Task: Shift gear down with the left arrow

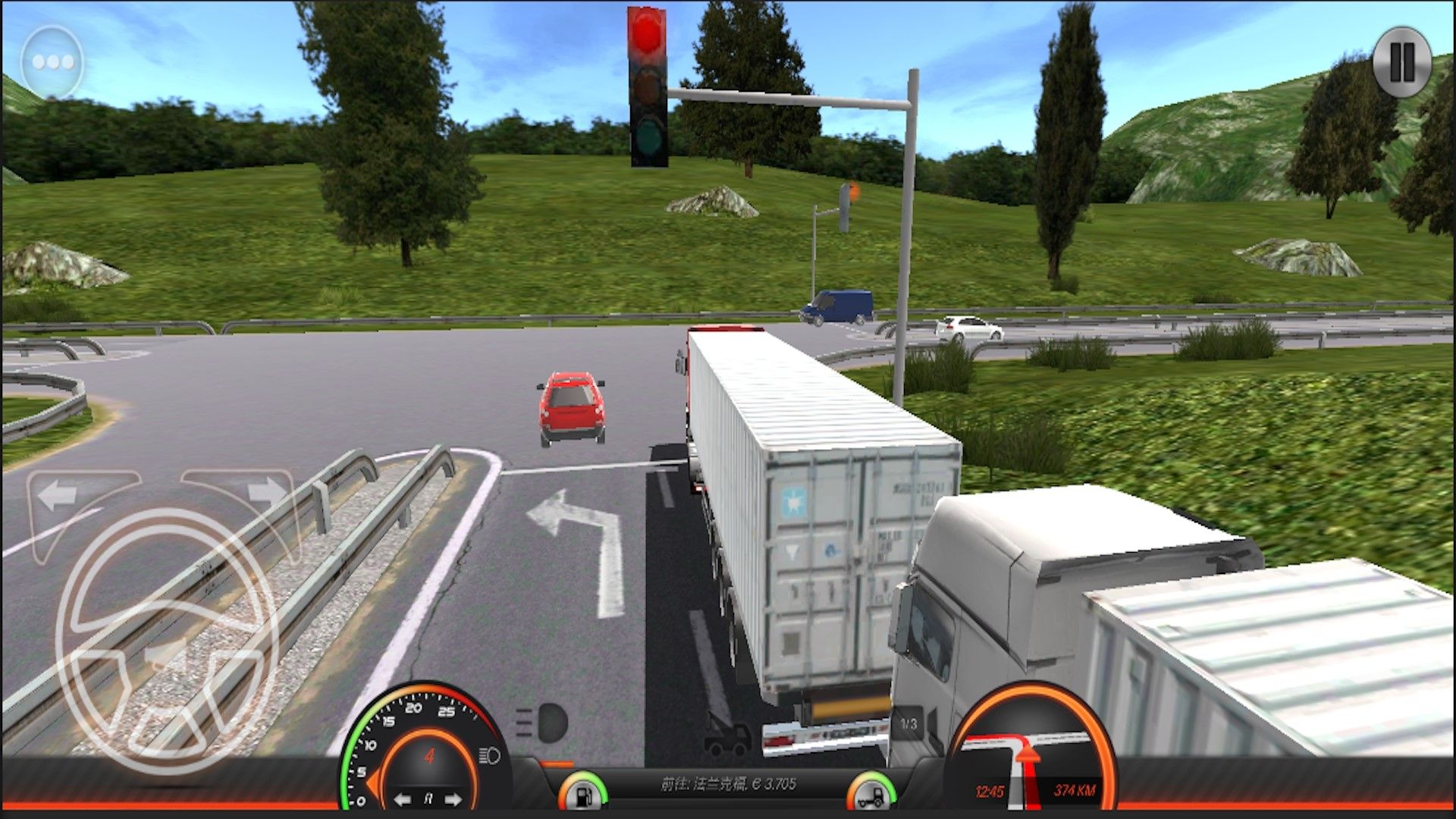Action: [403, 799]
